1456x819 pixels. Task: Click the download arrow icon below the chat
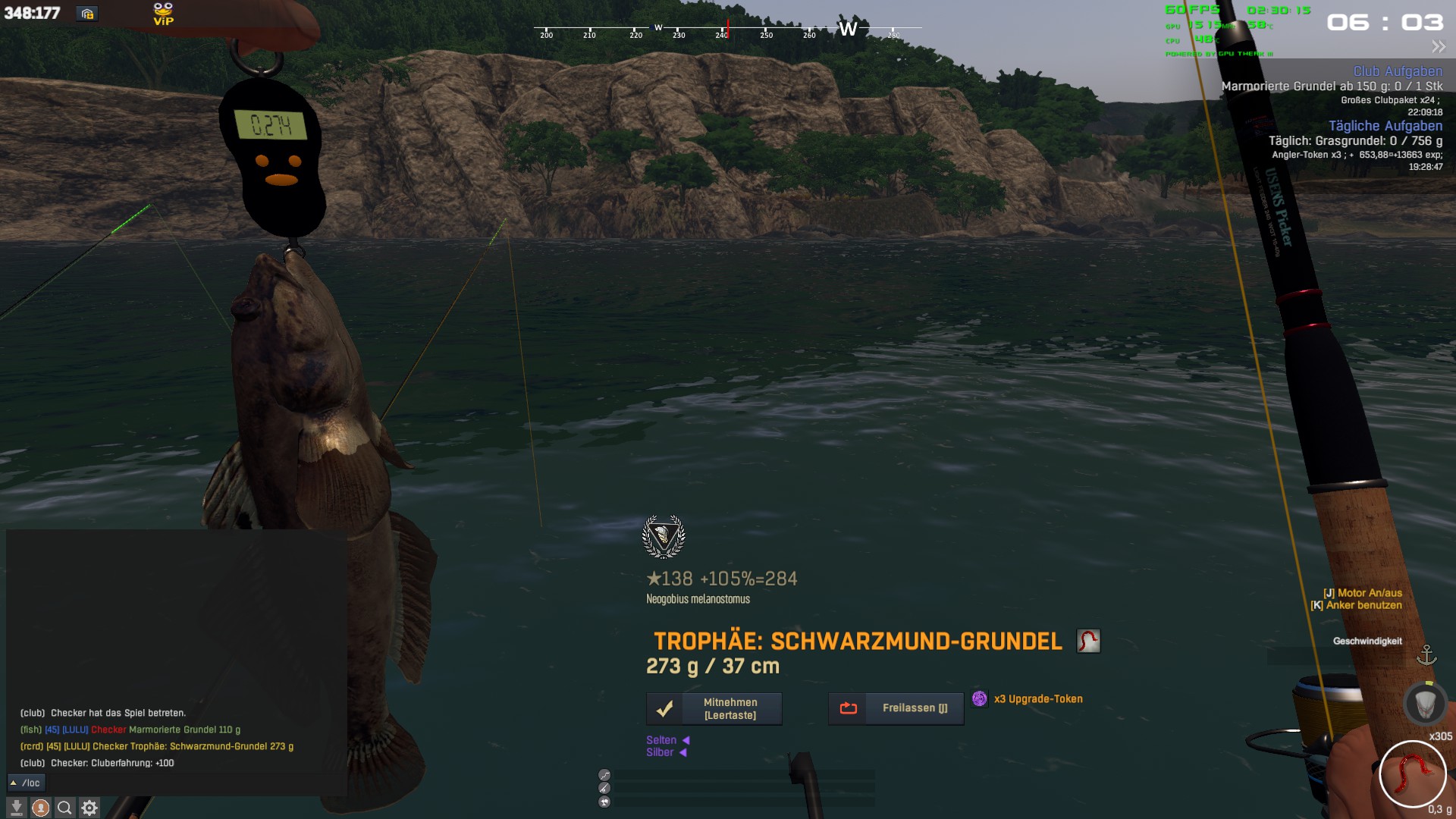[17, 808]
